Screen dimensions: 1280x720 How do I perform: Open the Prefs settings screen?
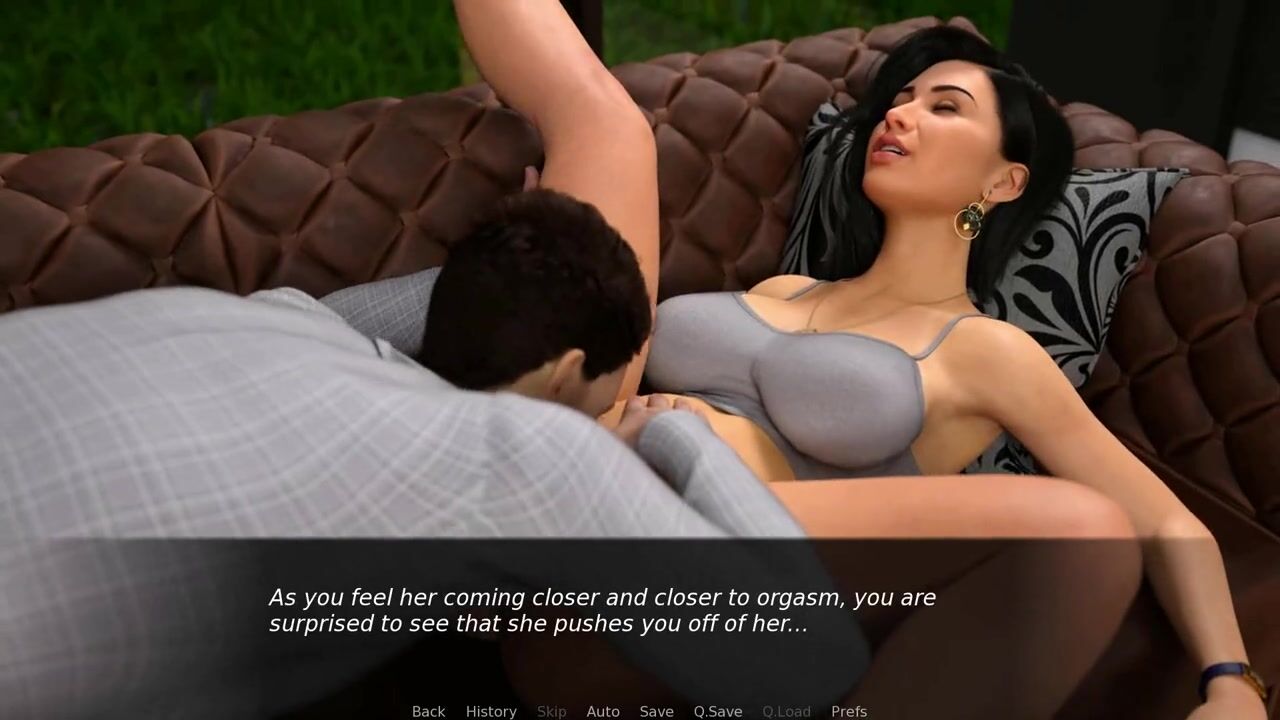coord(849,711)
